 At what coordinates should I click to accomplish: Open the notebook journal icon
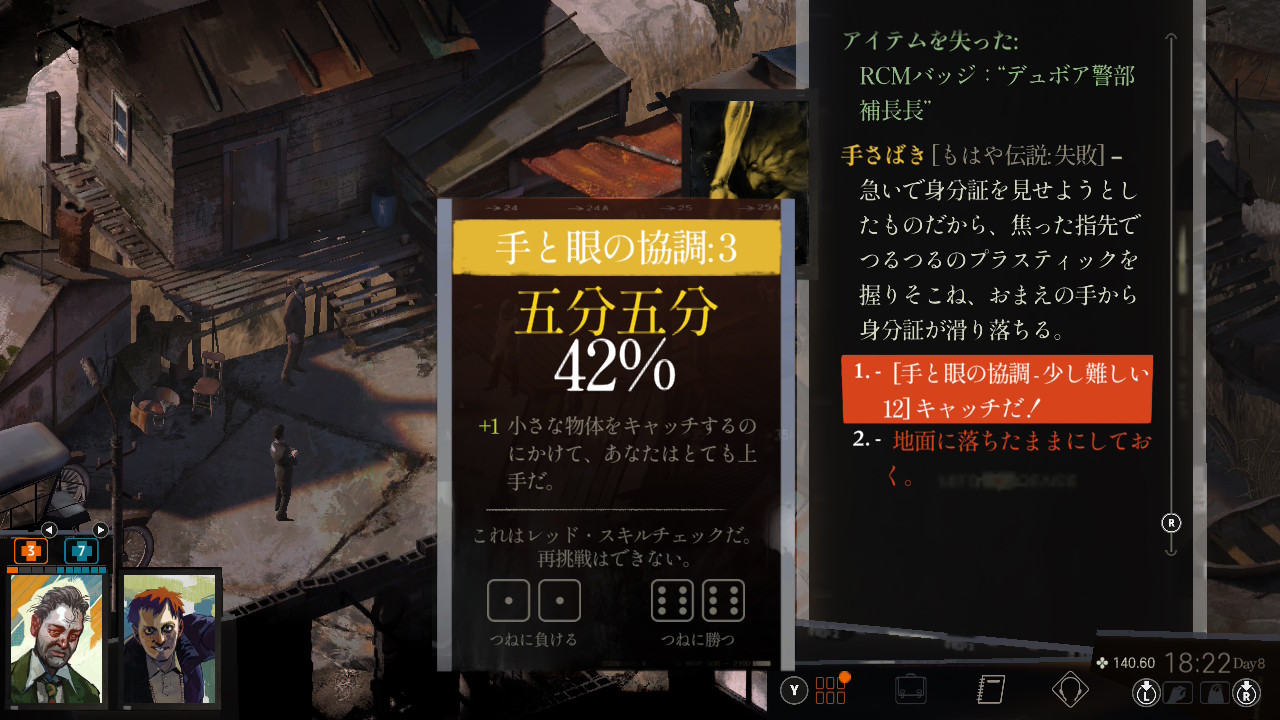[990, 689]
